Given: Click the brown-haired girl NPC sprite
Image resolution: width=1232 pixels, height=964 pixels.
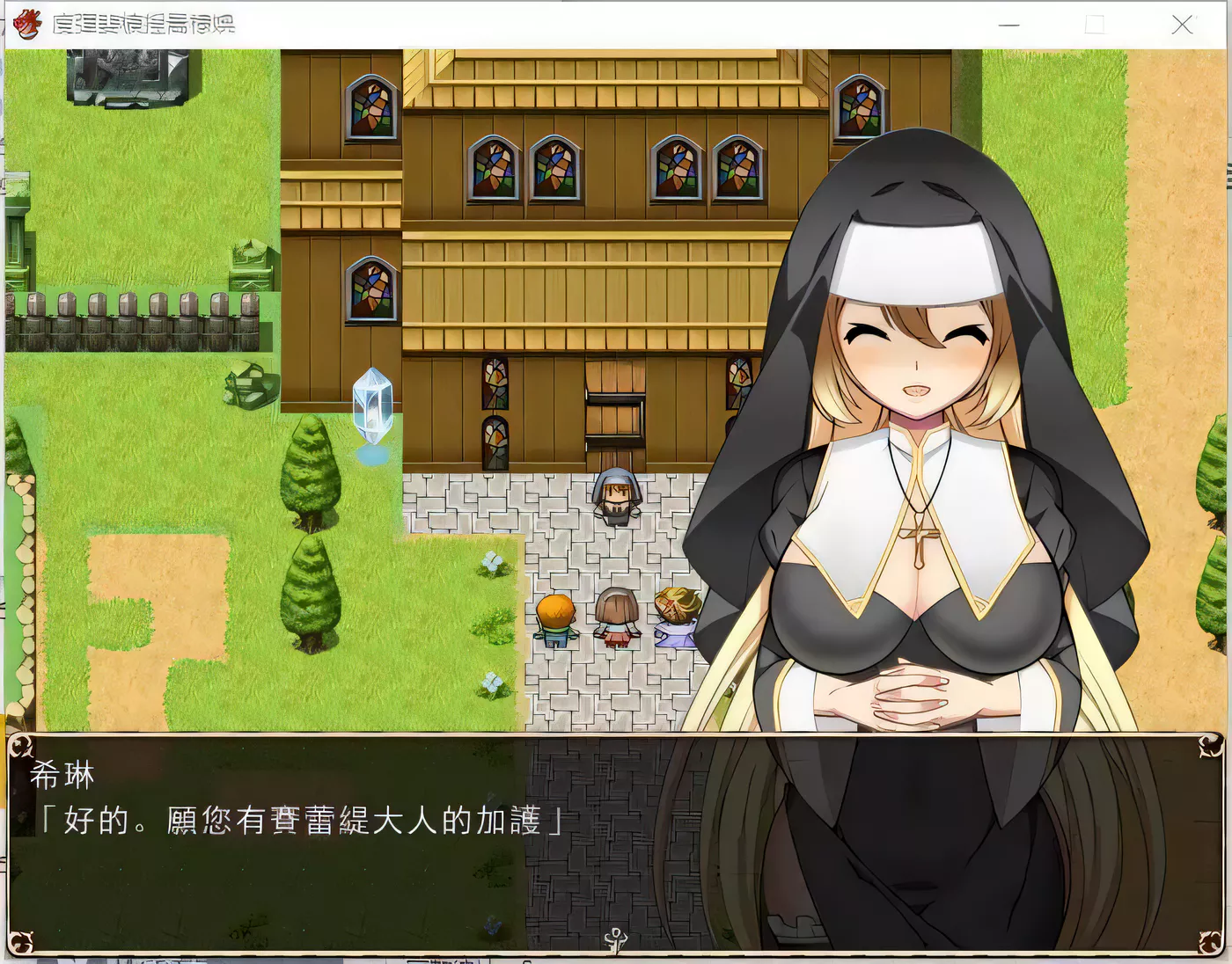Looking at the screenshot, I should click(616, 616).
